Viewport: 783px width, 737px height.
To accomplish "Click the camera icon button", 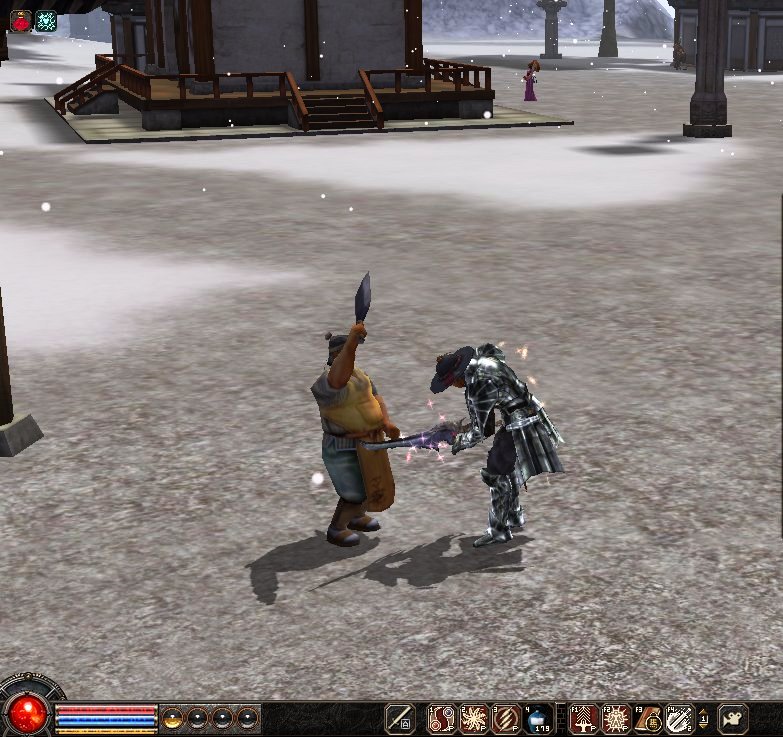I will (x=734, y=718).
